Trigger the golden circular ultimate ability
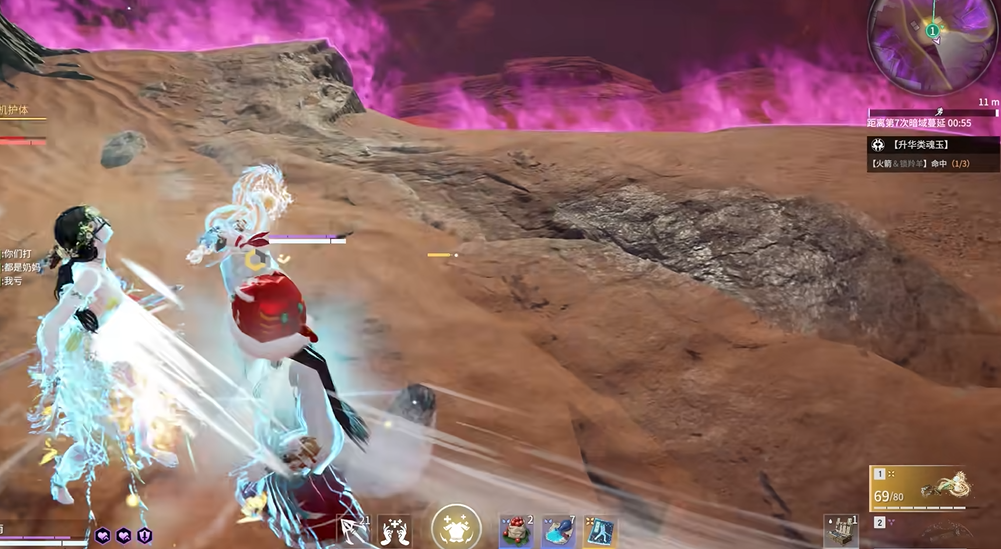 [x=456, y=526]
